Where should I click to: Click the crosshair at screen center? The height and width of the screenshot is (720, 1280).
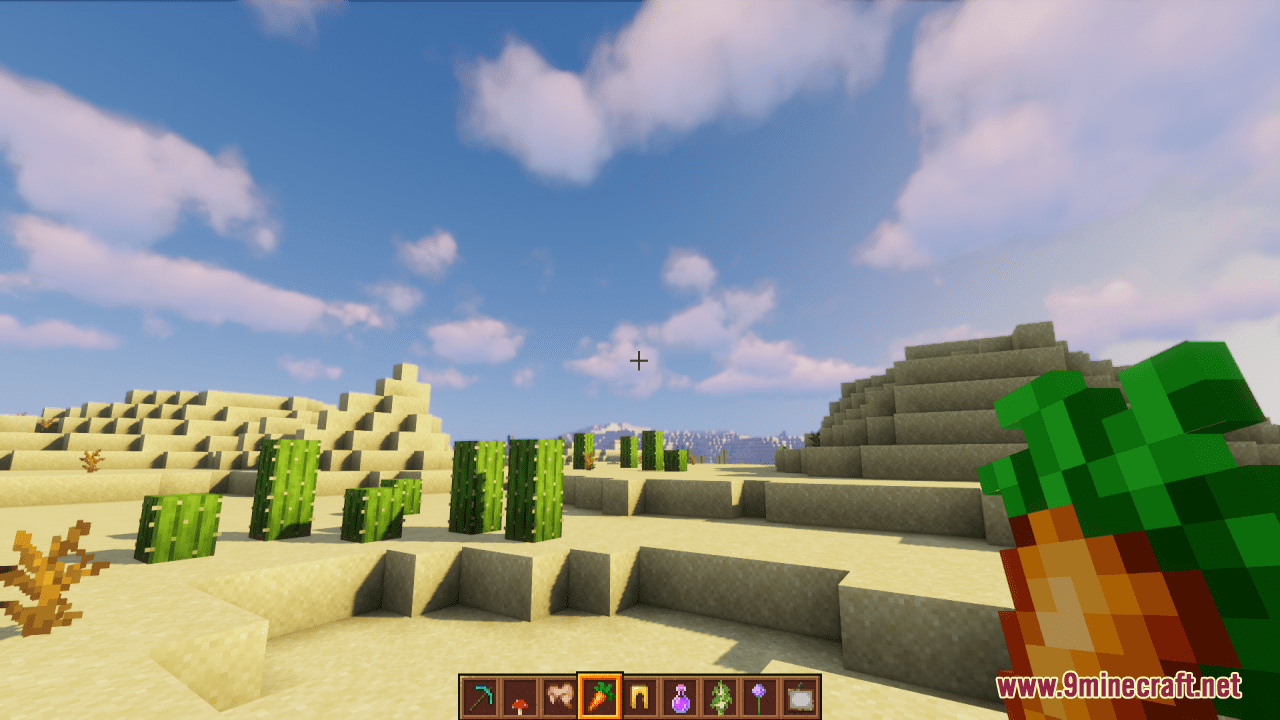pyautogui.click(x=640, y=360)
